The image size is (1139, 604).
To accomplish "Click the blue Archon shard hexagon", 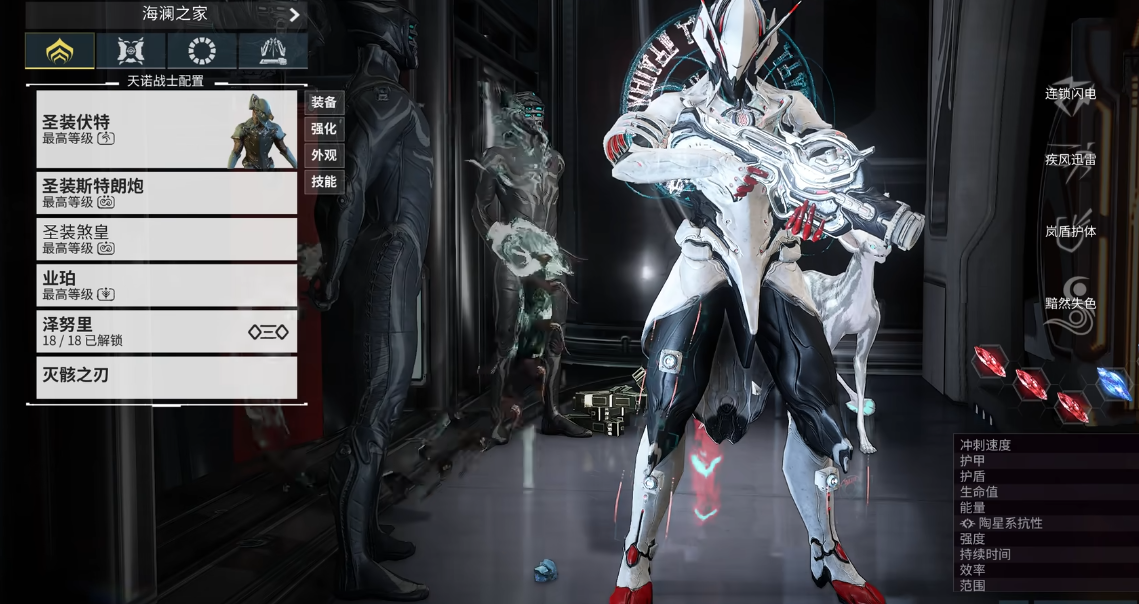I will tap(1113, 383).
